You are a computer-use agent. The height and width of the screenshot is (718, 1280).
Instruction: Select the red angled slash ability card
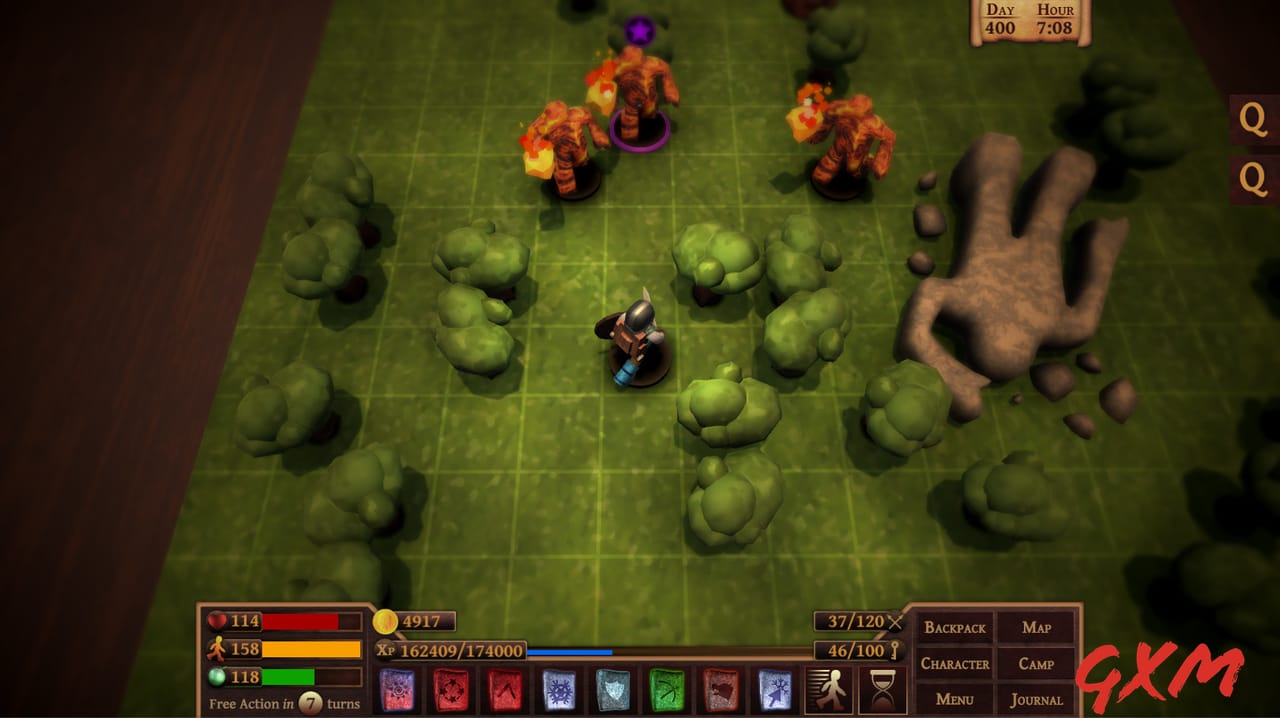[x=505, y=690]
